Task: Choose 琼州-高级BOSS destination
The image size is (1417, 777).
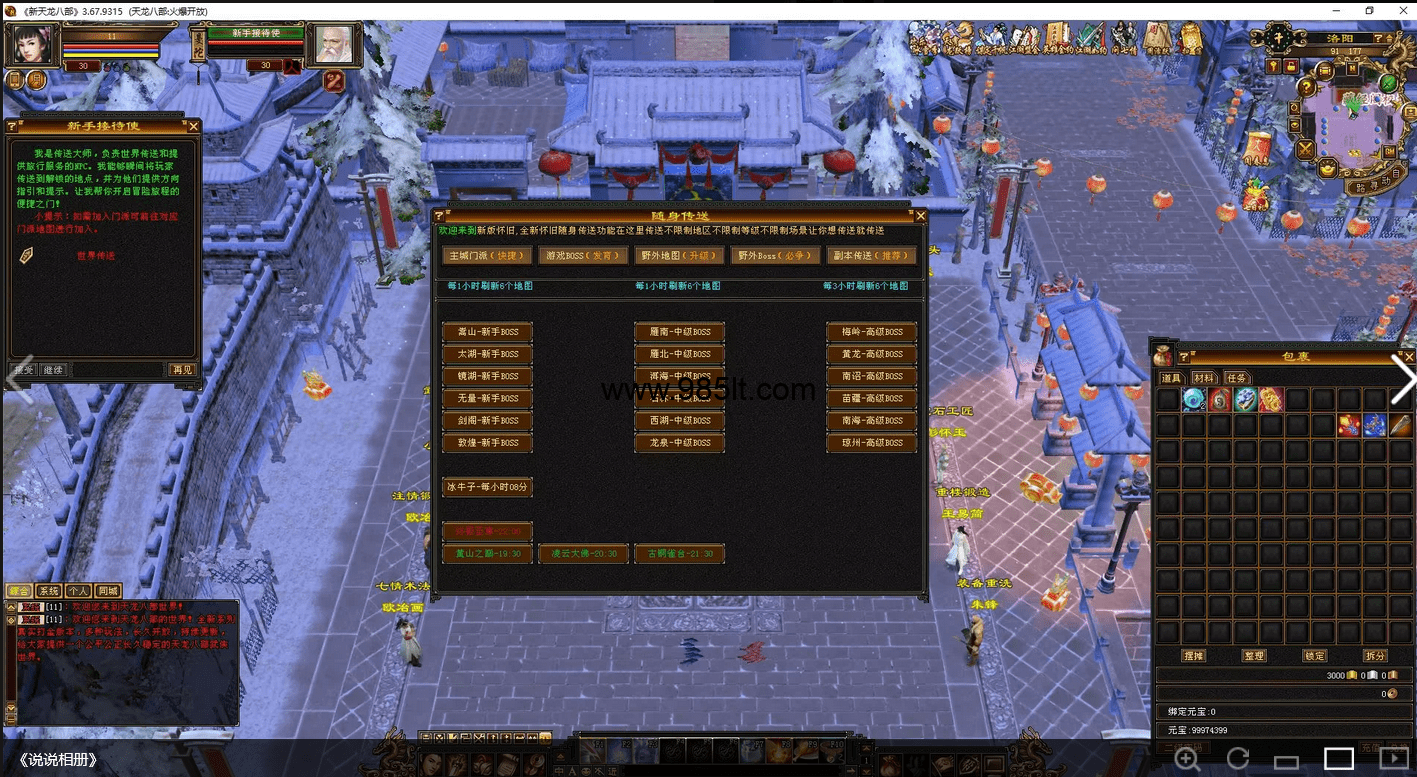Action: [871, 442]
